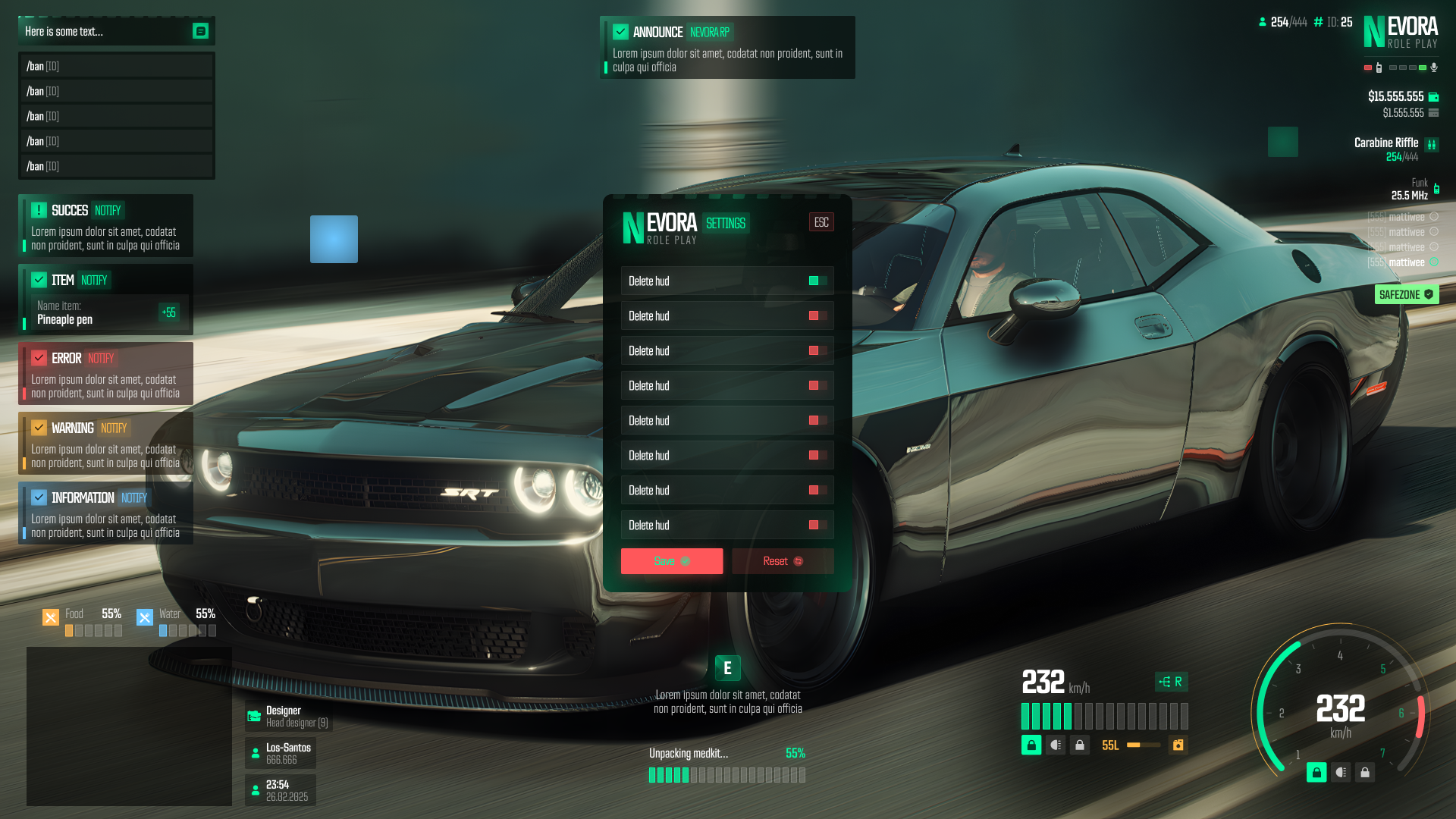Click the microphone icon in the top right HUD
Viewport: 1456px width, 819px height.
[x=1434, y=67]
